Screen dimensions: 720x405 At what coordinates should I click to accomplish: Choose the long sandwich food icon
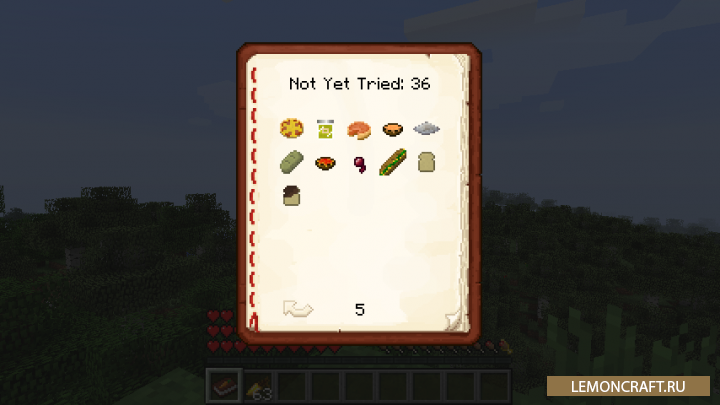(393, 161)
